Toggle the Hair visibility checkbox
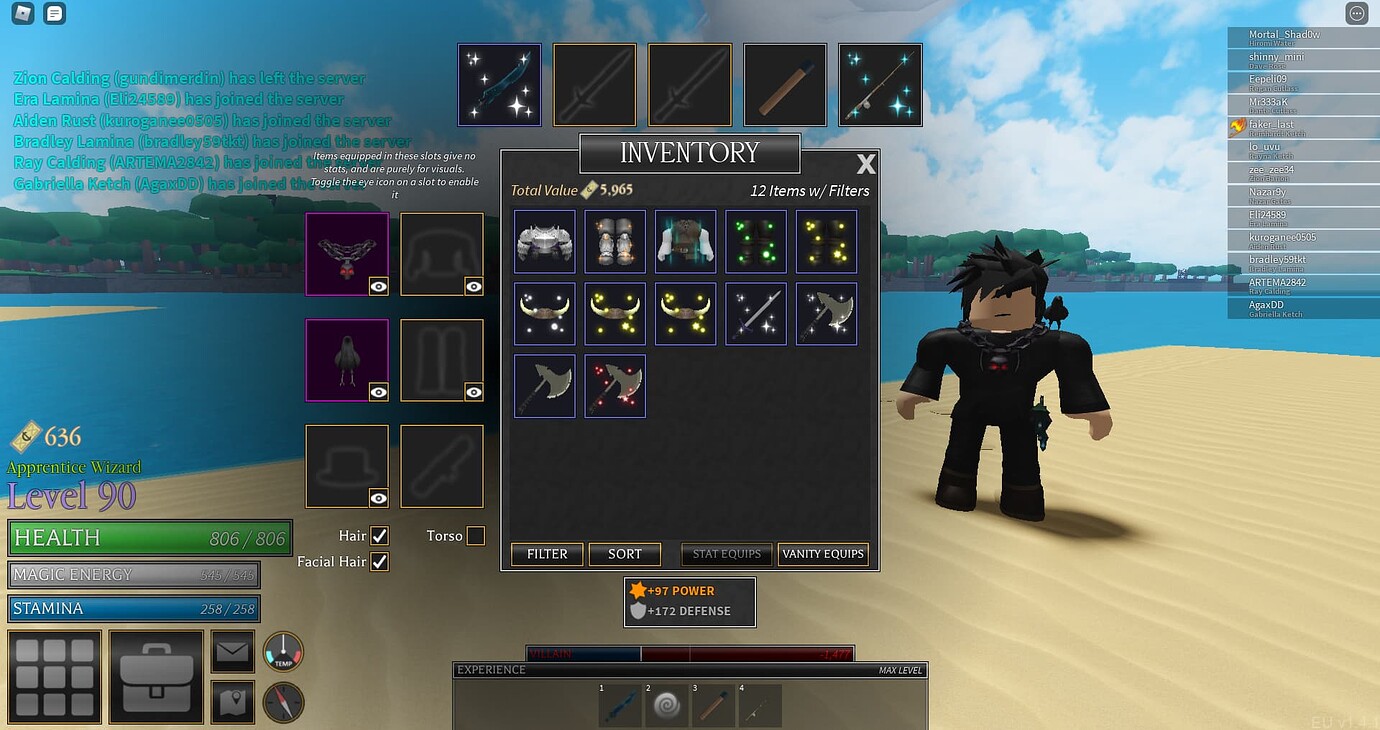 pos(379,536)
